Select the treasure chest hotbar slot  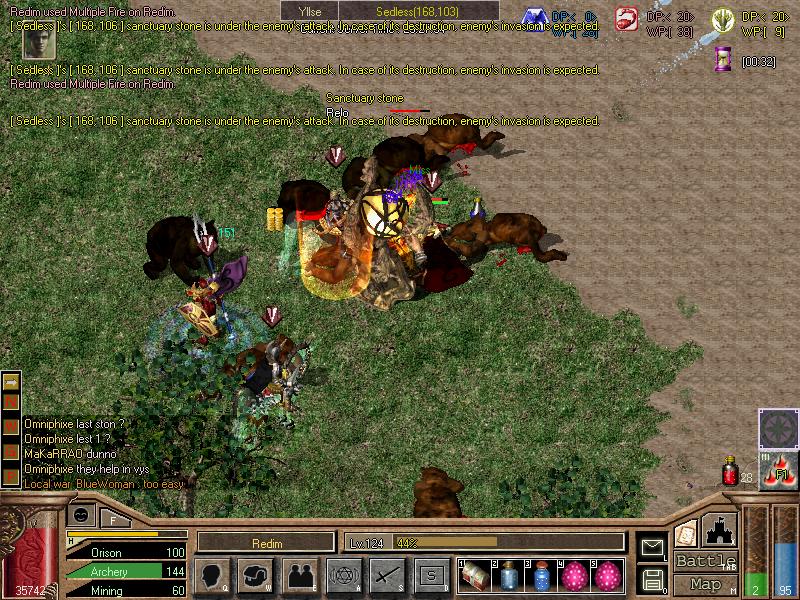pos(474,577)
